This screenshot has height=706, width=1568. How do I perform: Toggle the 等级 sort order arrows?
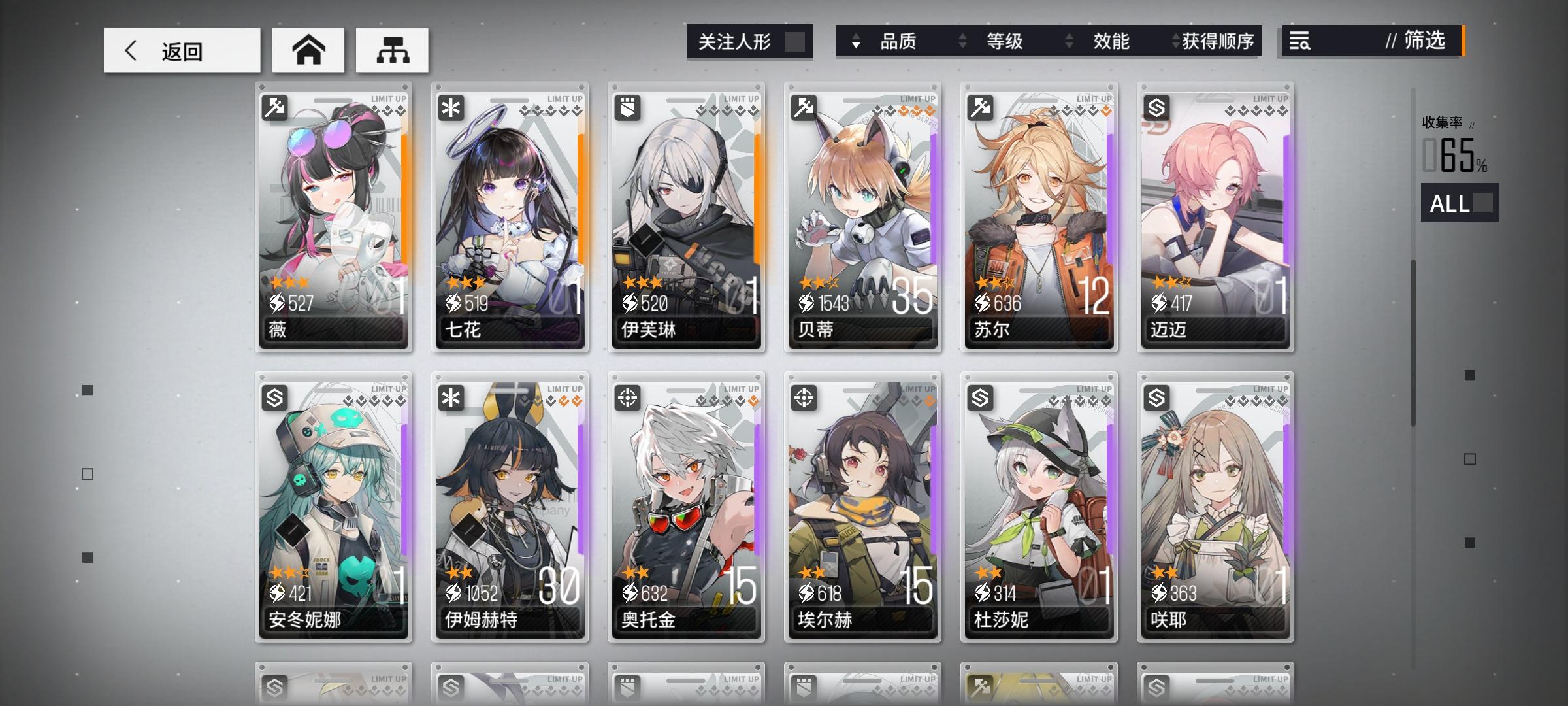(962, 41)
